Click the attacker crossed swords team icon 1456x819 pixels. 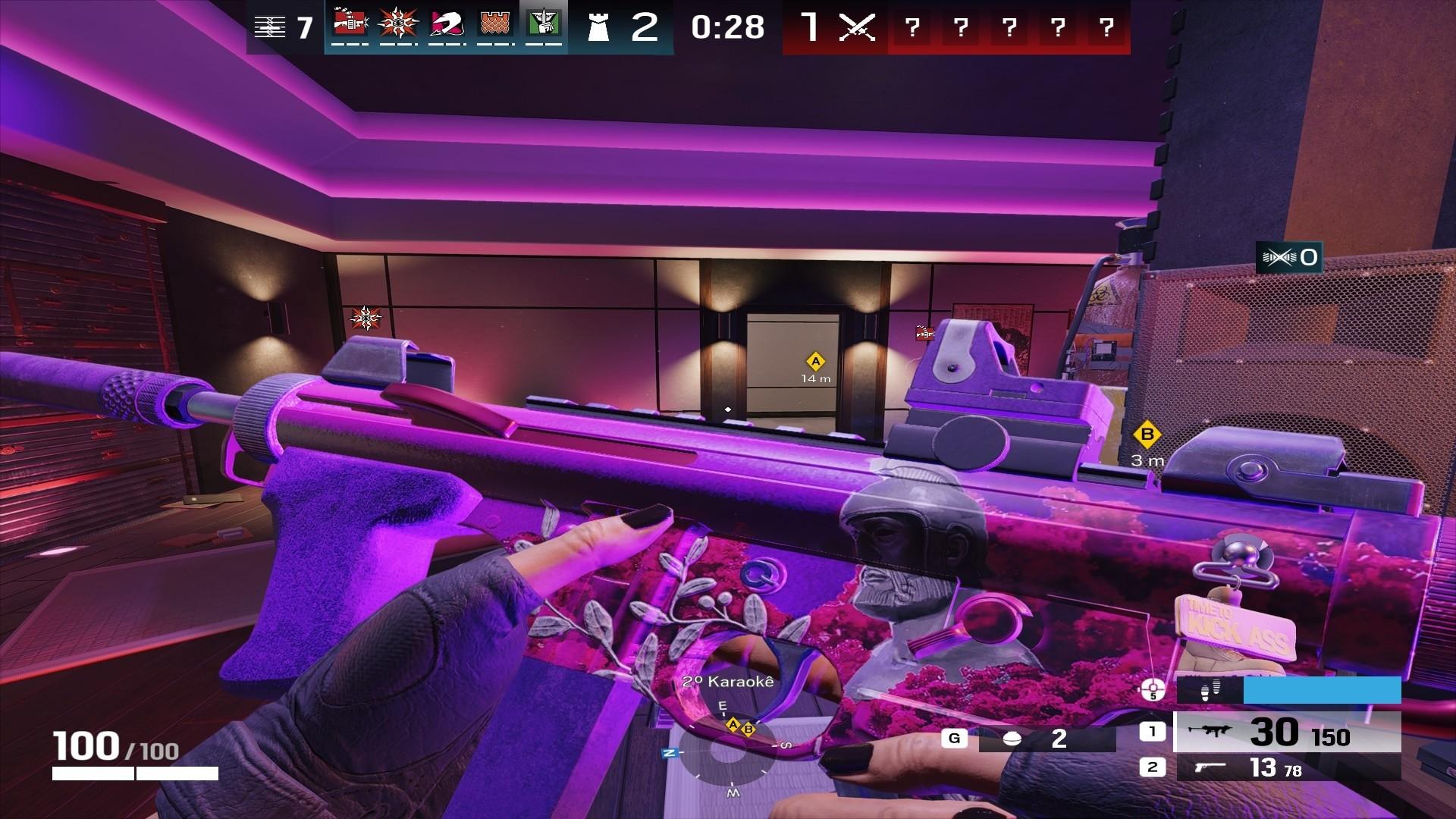coord(858,27)
